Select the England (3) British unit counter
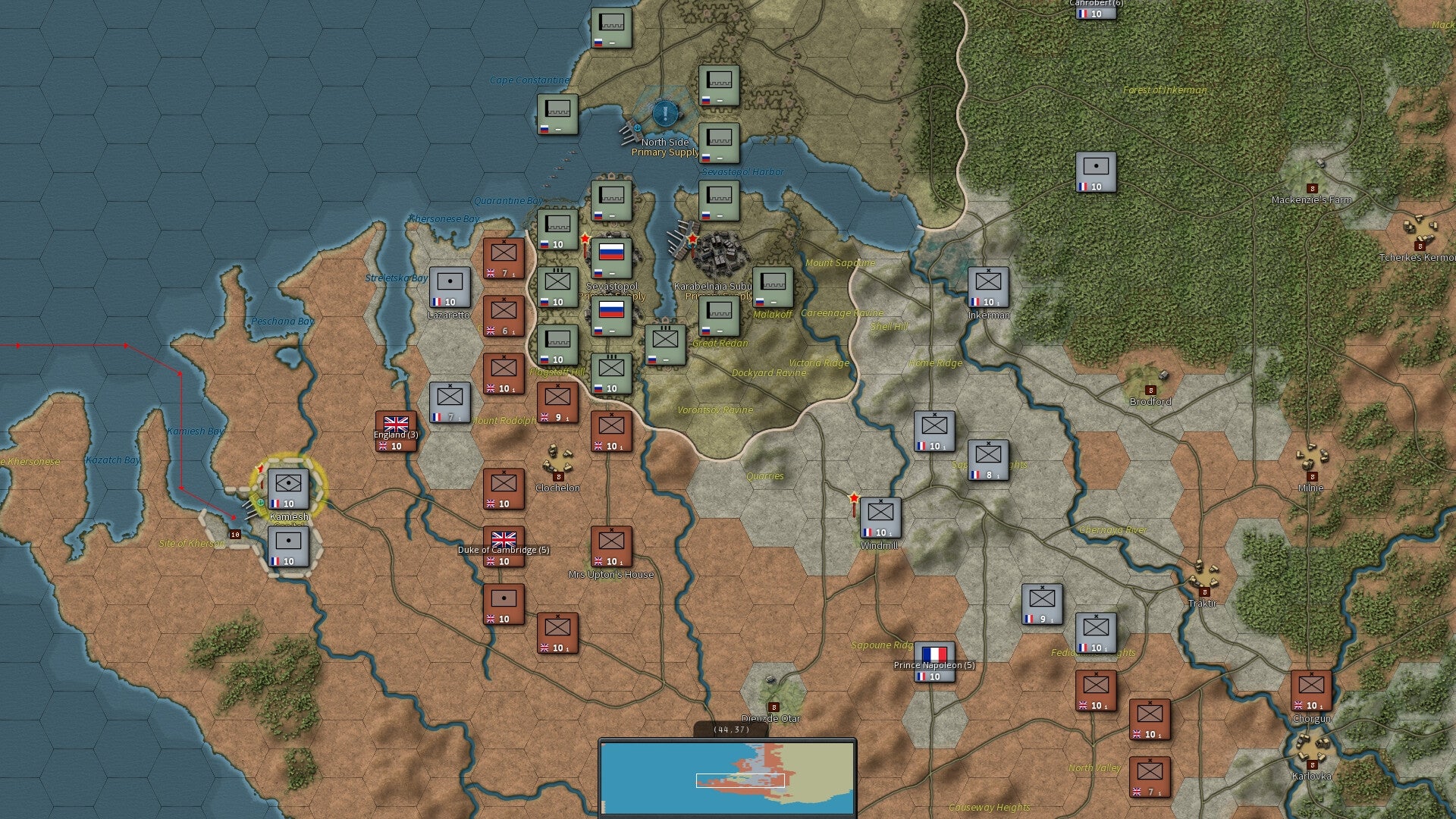The width and height of the screenshot is (1456, 819). (x=395, y=431)
